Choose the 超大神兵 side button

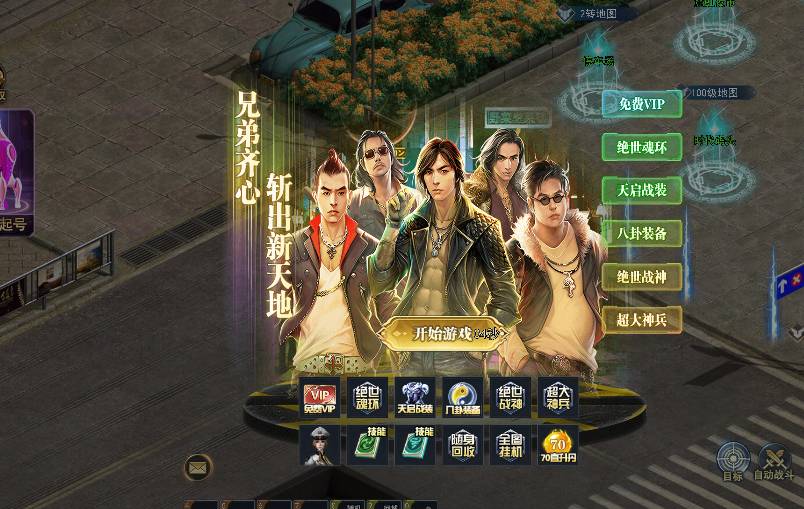[641, 319]
